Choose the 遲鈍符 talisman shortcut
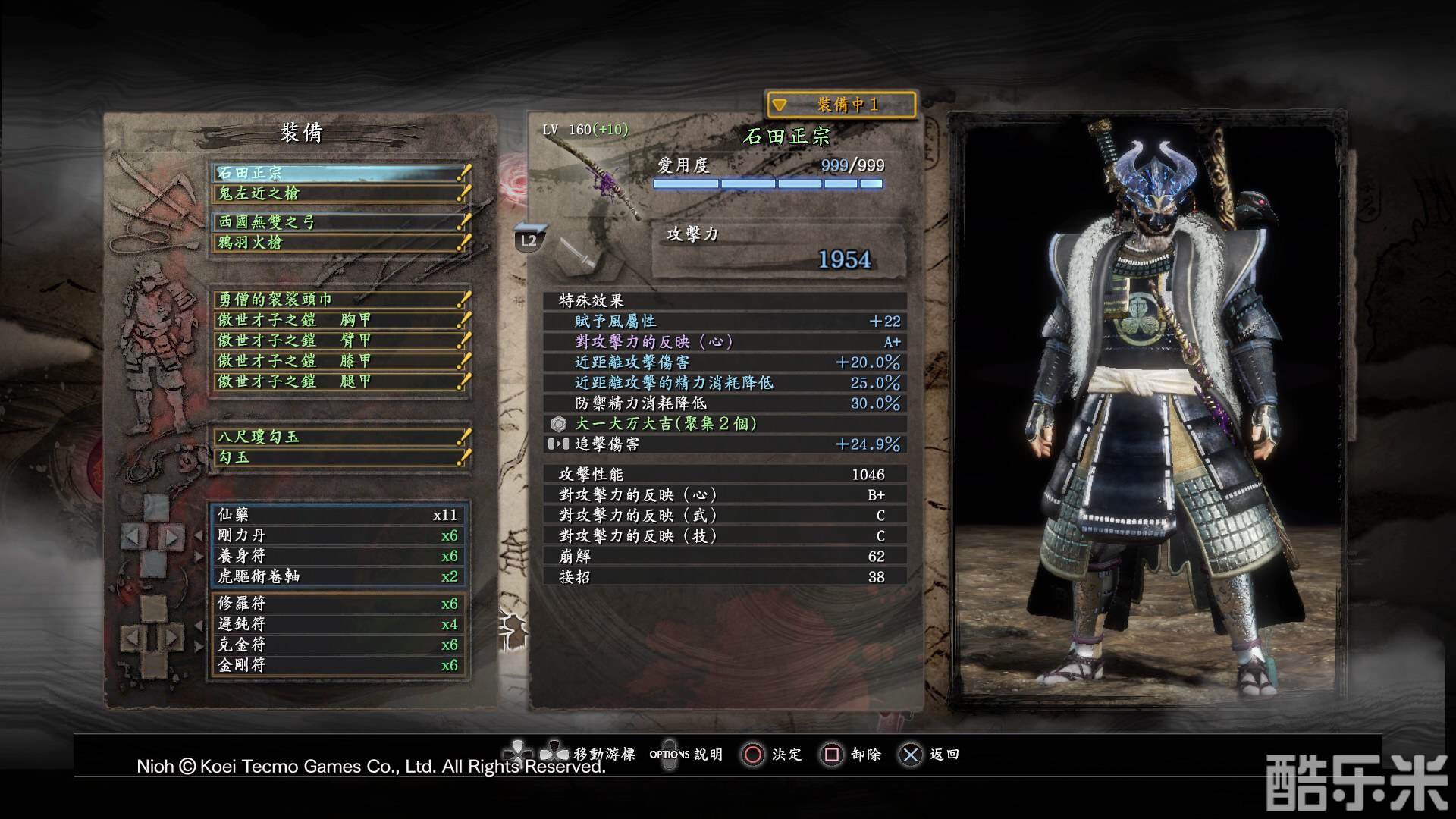Viewport: 1456px width, 819px height. pyautogui.click(x=338, y=624)
